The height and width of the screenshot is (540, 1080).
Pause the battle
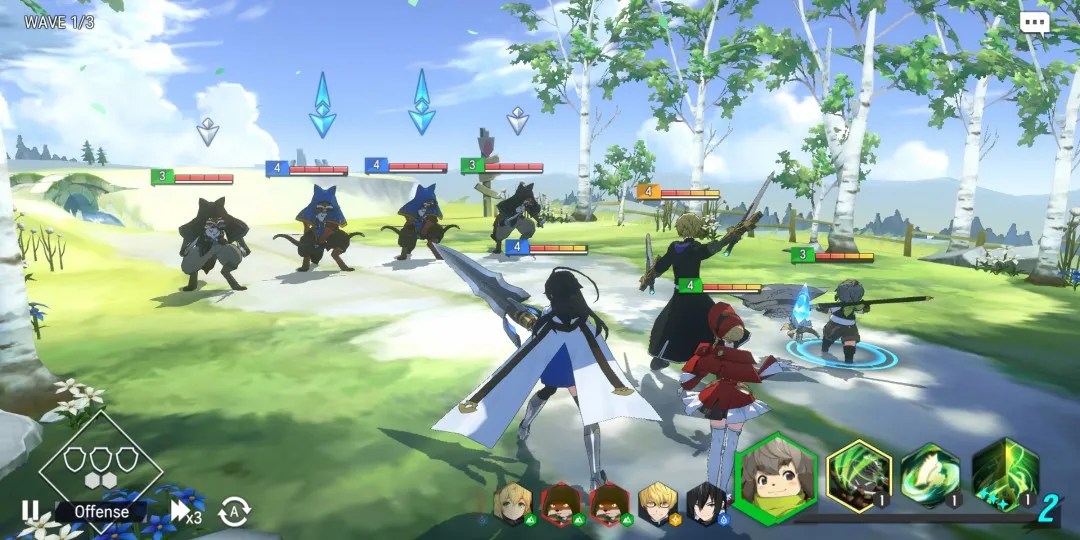click(x=30, y=511)
